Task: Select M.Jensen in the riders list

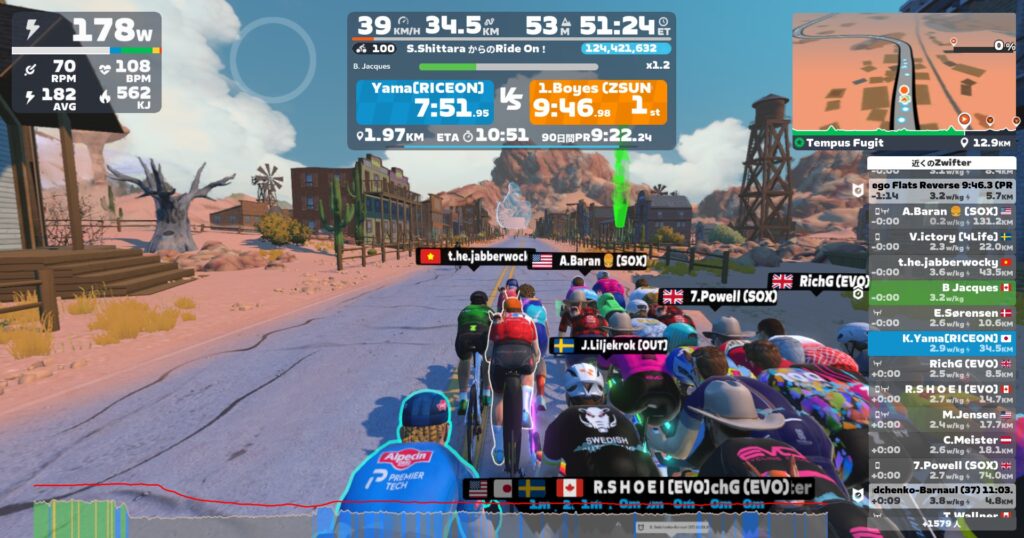Action: [x=941, y=419]
